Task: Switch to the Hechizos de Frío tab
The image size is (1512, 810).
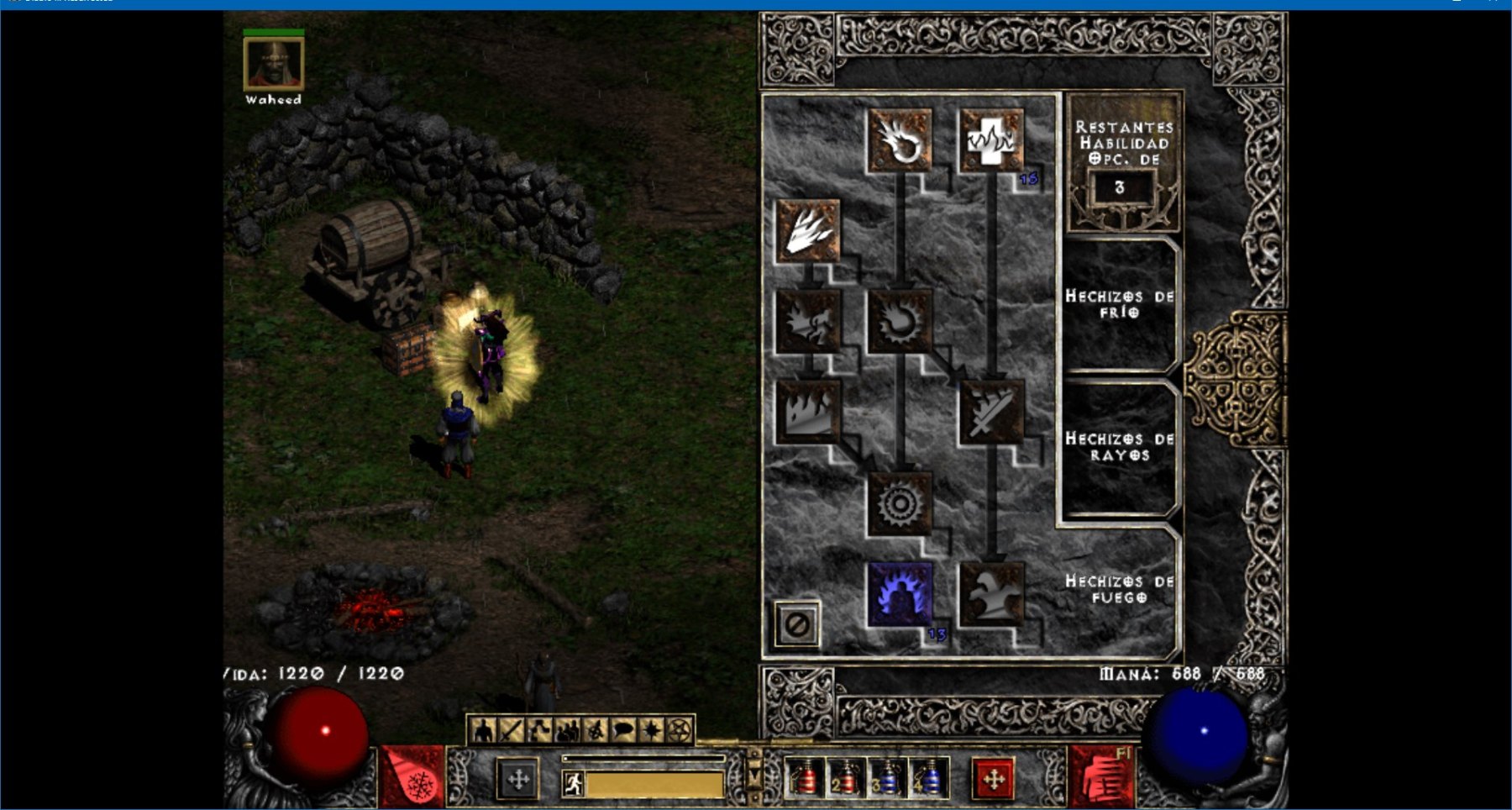Action: (x=1119, y=304)
